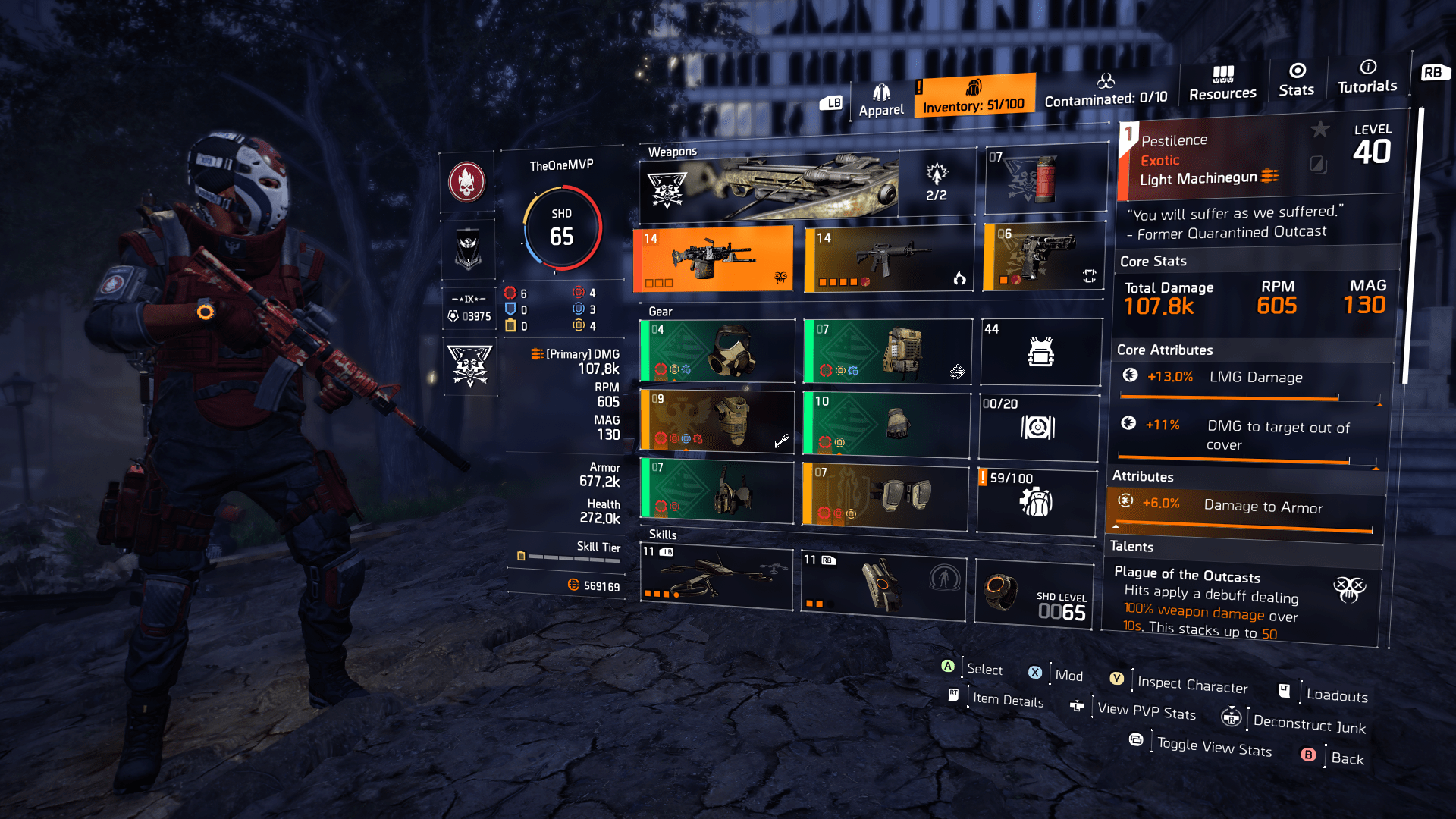Open the pistol sidearm slot
Viewport: 1456px width, 819px height.
click(x=1043, y=258)
